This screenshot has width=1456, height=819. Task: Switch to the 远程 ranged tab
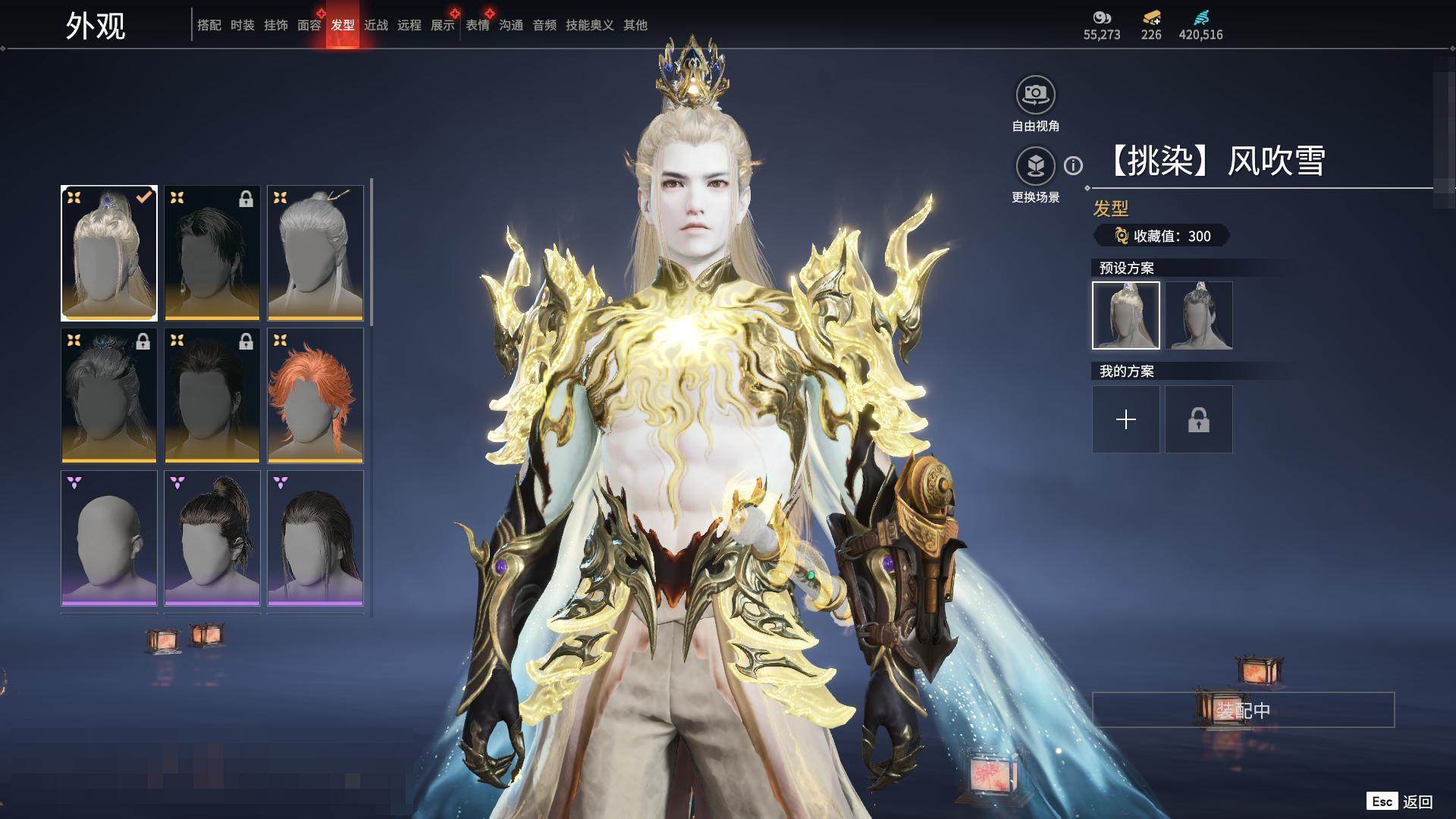click(409, 26)
